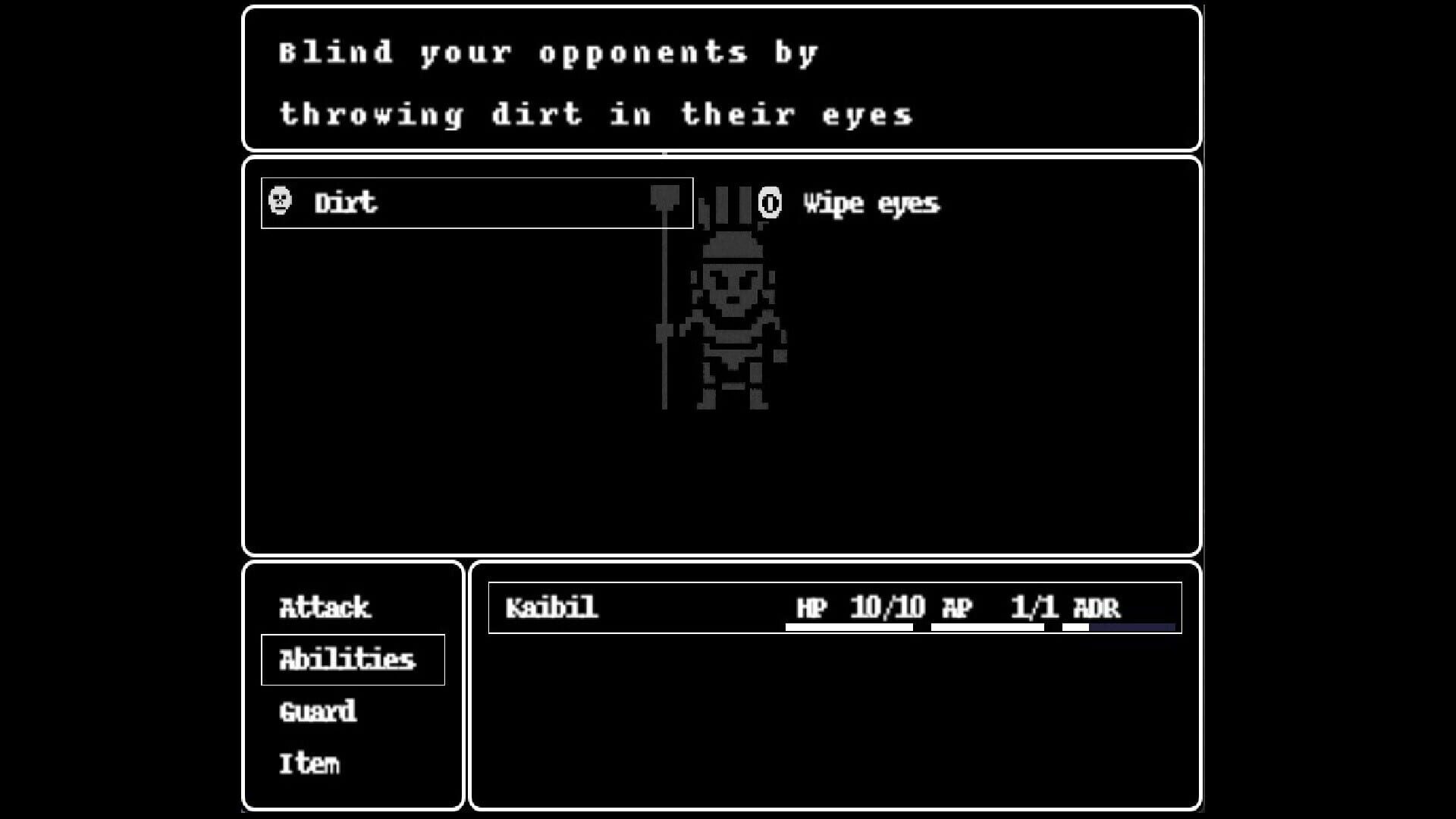Select the Wipe eyes ability

coord(871,202)
